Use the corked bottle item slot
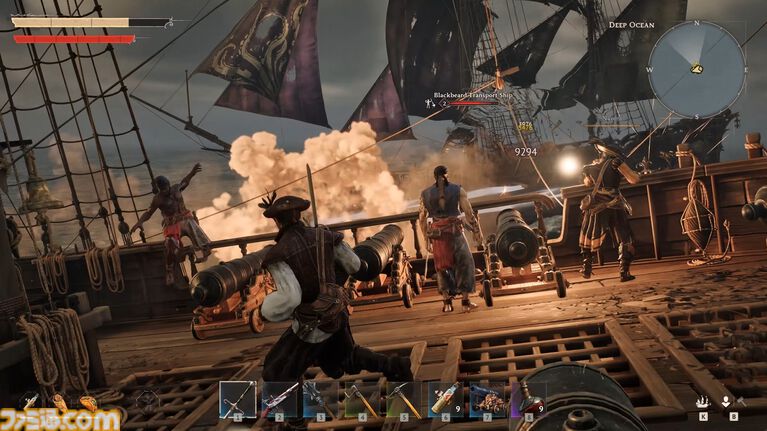Screen dimensions: 767x431 [x=446, y=399]
